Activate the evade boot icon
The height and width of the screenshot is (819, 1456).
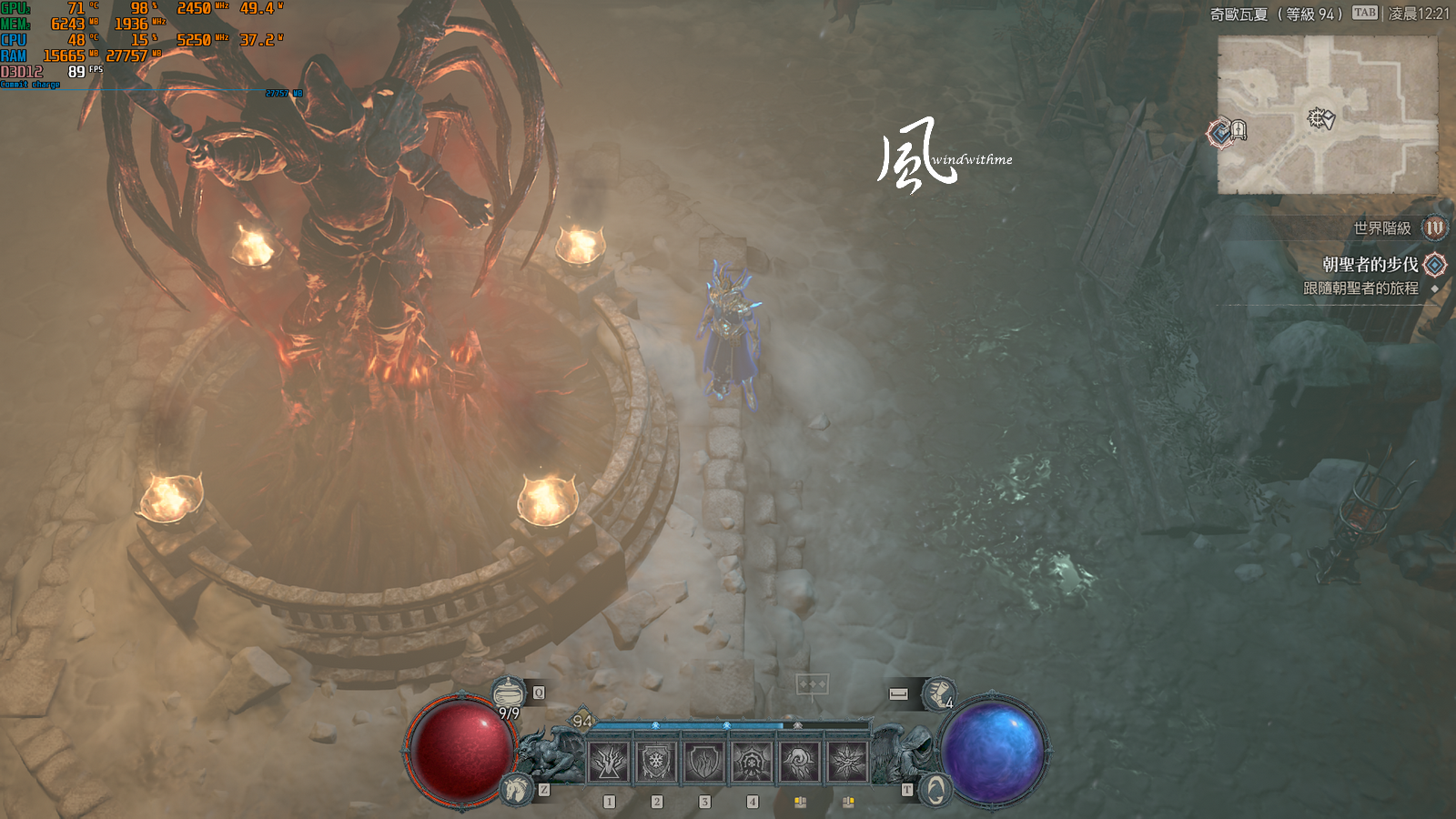937,694
